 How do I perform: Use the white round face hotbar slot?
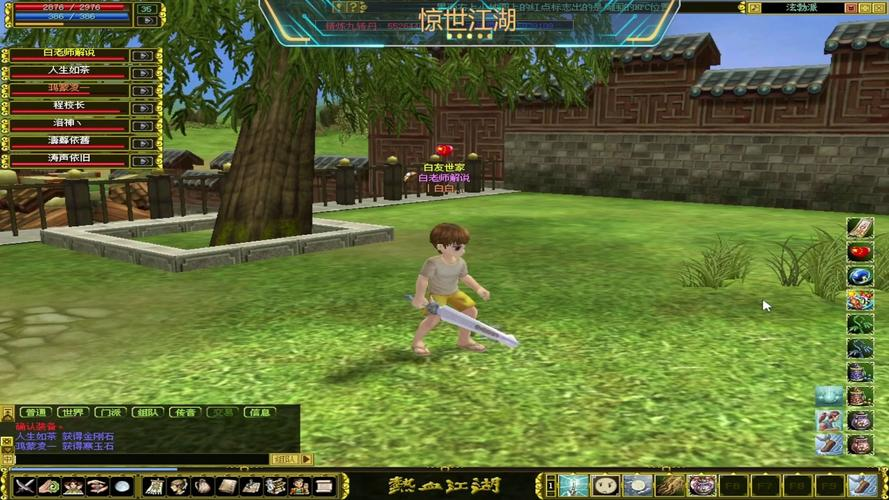point(606,486)
